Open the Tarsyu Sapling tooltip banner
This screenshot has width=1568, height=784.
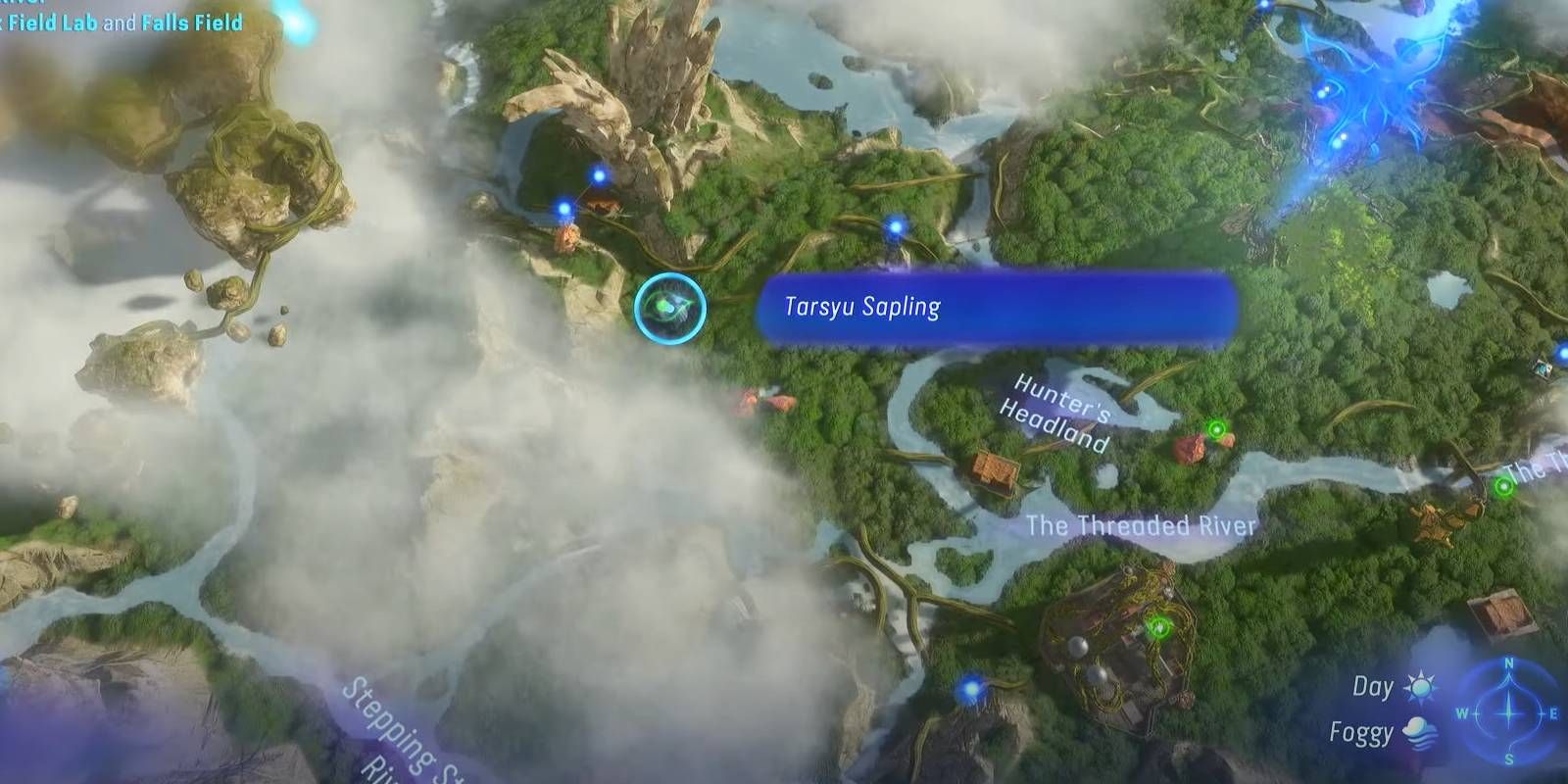click(x=995, y=310)
